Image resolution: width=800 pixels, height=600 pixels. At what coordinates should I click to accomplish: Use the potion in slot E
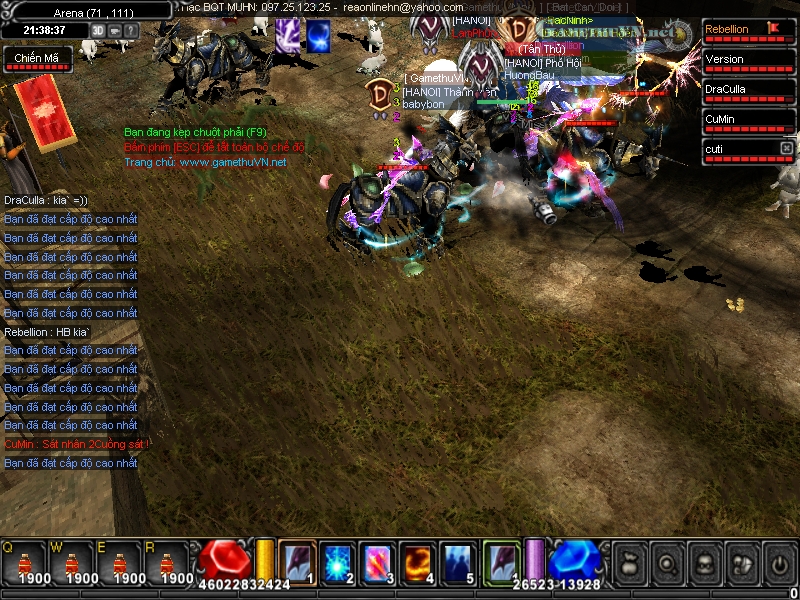[119, 567]
